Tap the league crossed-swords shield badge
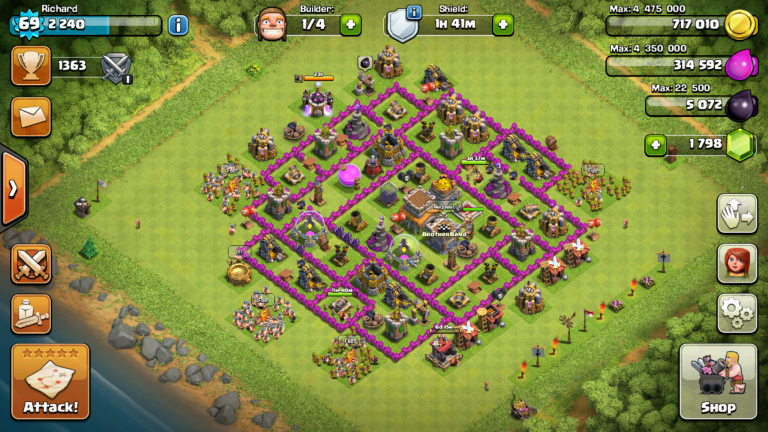This screenshot has height=432, width=768. pyautogui.click(x=117, y=67)
